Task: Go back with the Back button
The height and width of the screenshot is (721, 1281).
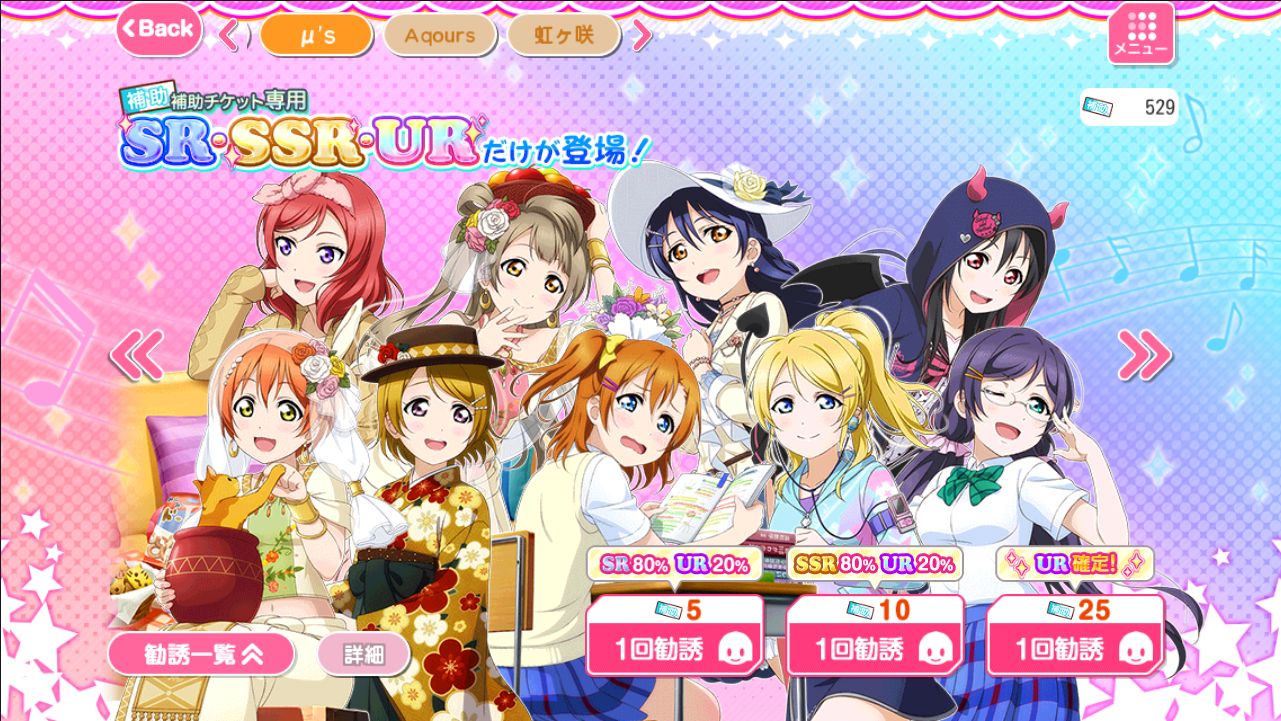Action: point(158,29)
